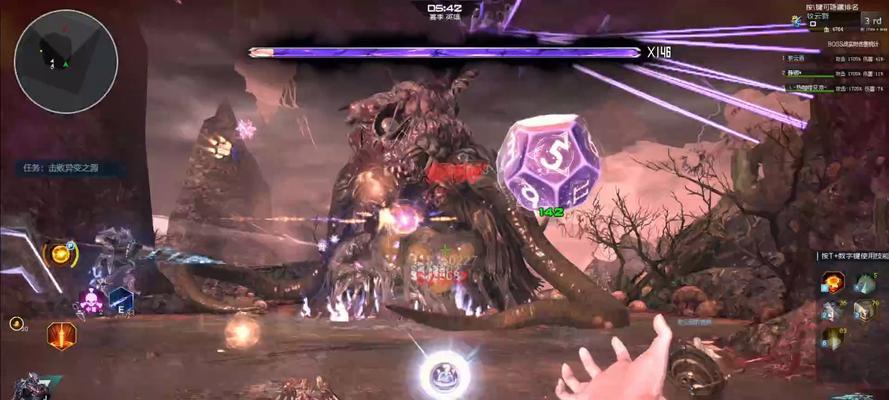Image resolution: width=889 pixels, height=400 pixels.
Task: Select the small gold coin counter icon
Action: (x=16, y=324)
